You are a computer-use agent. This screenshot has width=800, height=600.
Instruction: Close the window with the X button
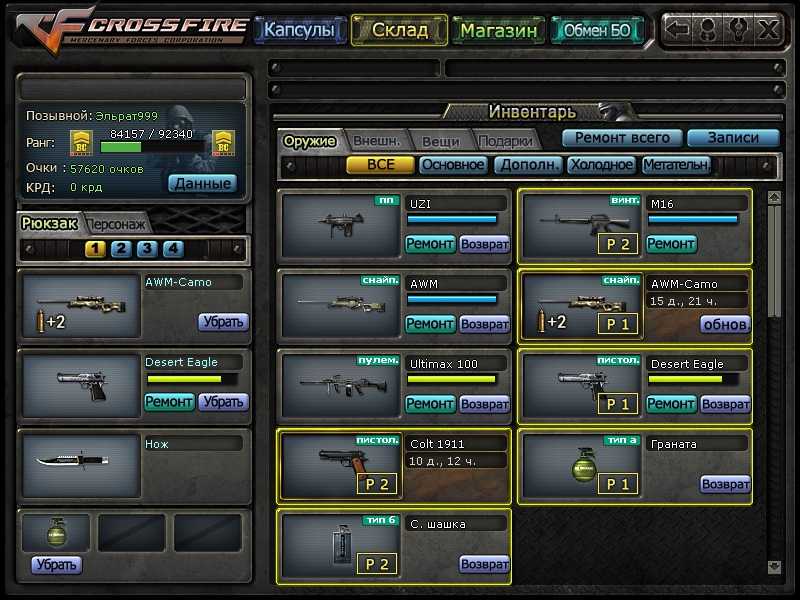(x=768, y=29)
